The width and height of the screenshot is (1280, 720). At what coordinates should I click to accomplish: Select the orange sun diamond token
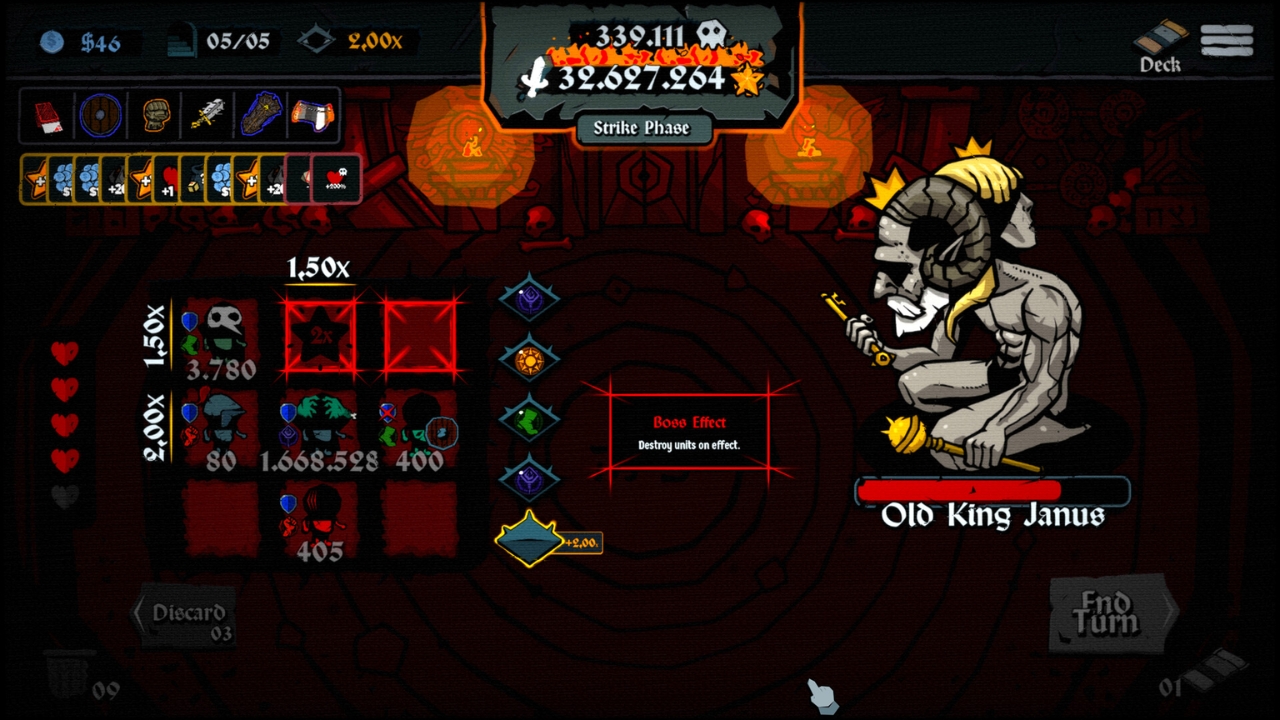(529, 359)
